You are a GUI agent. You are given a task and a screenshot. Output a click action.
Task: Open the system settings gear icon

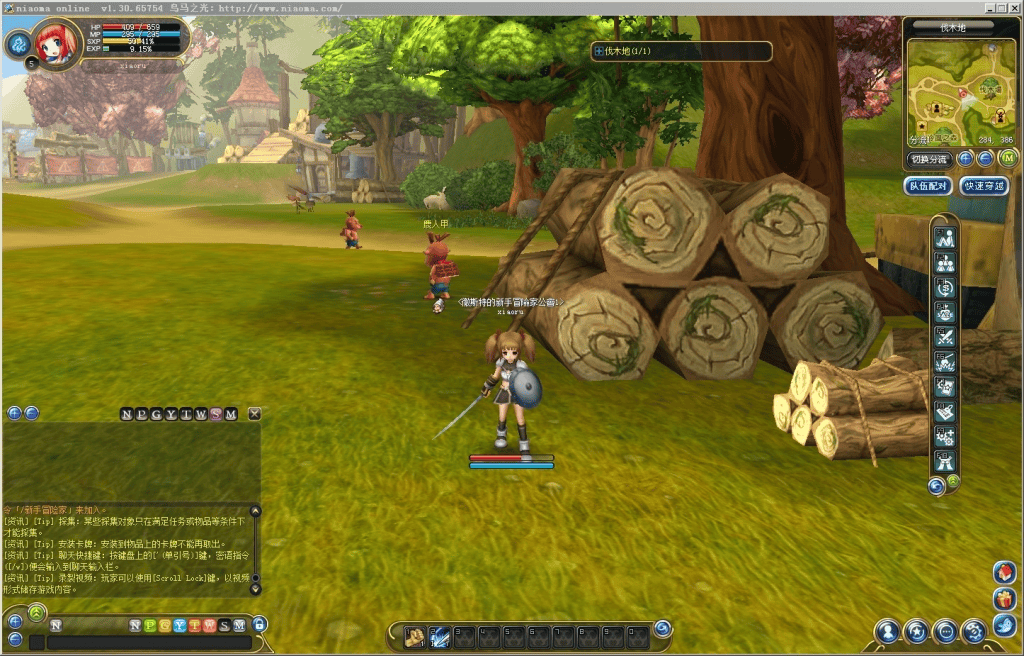974,631
